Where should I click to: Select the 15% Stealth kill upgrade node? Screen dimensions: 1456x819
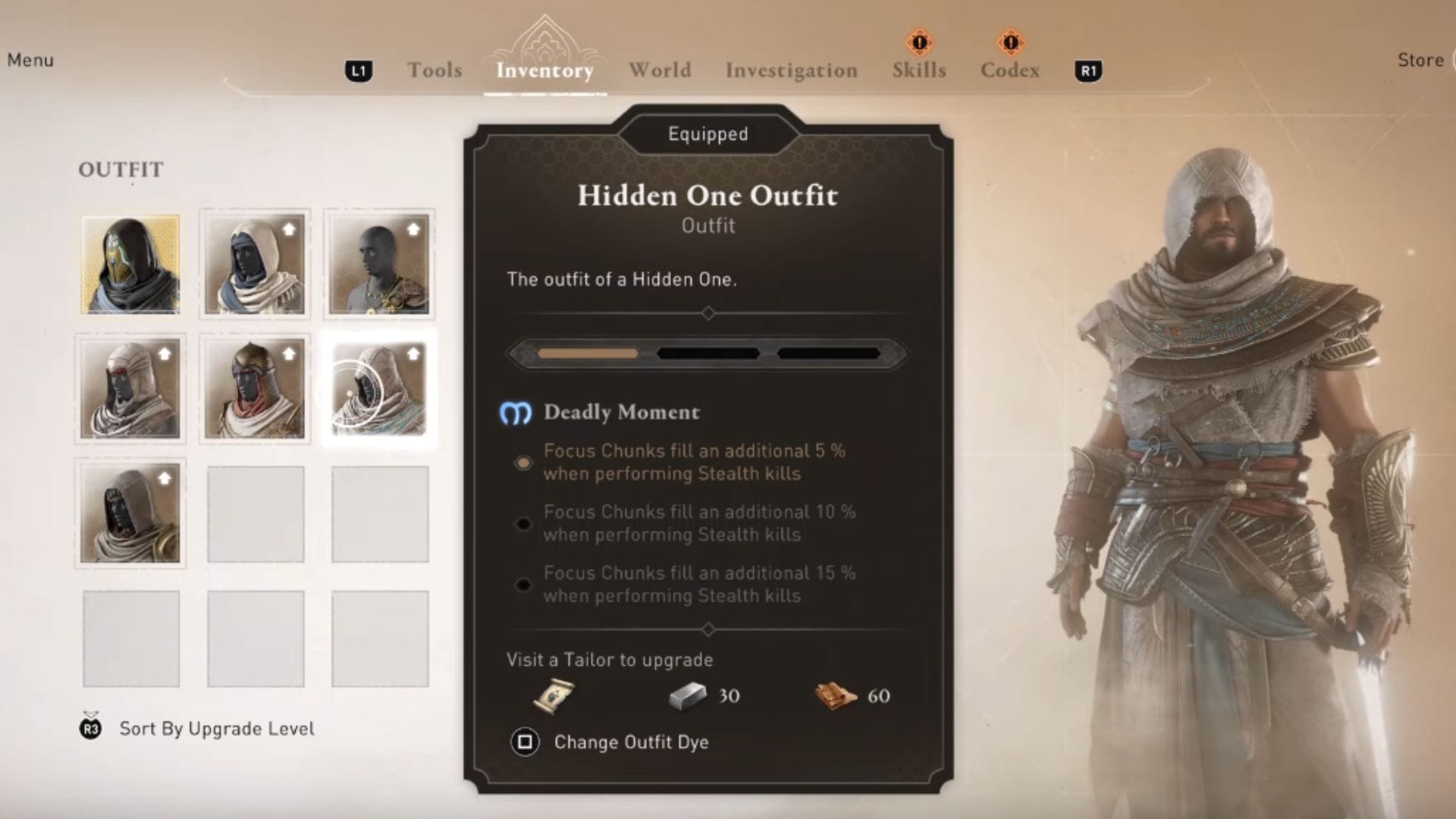[522, 585]
